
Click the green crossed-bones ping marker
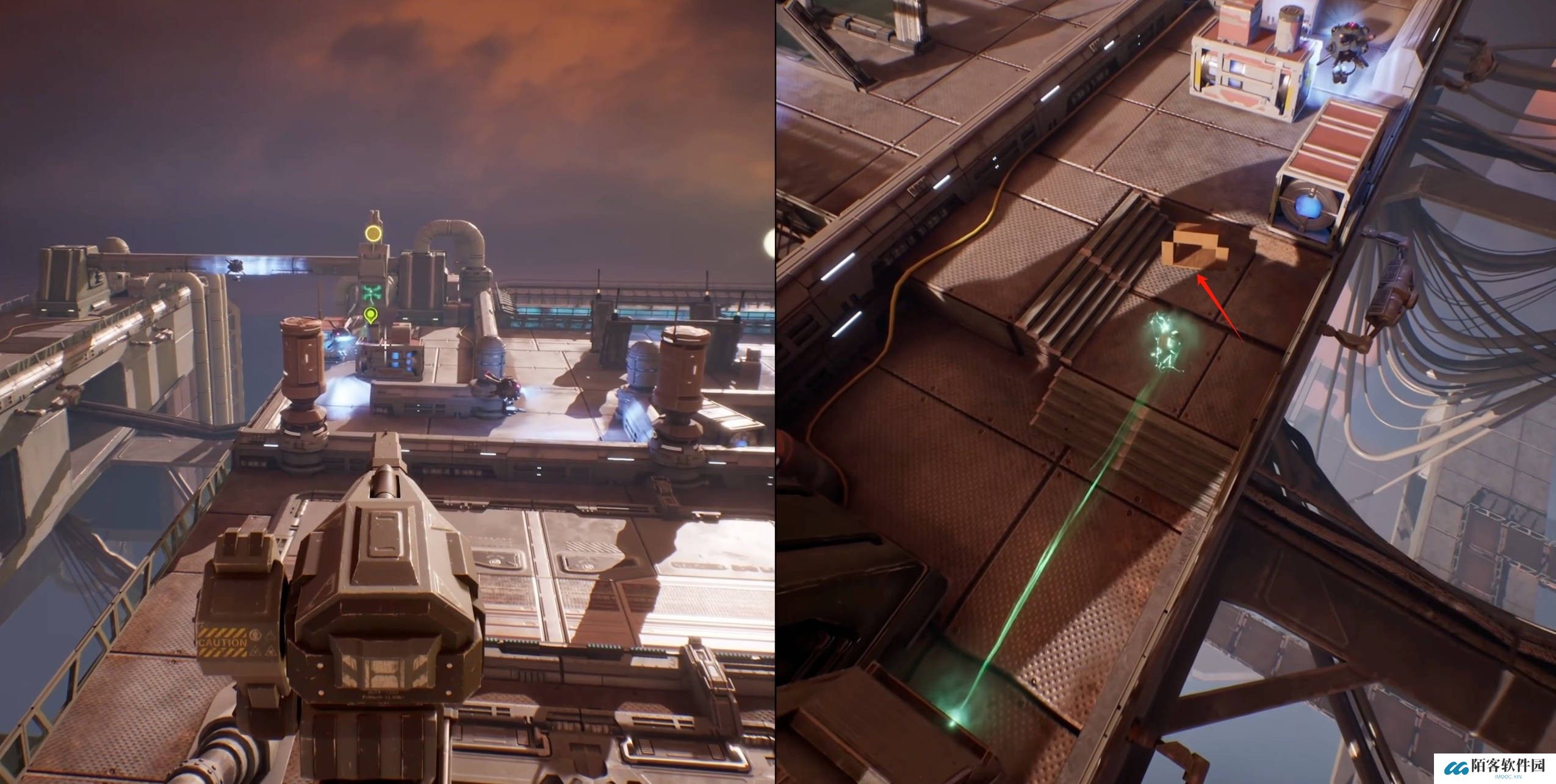click(x=370, y=293)
